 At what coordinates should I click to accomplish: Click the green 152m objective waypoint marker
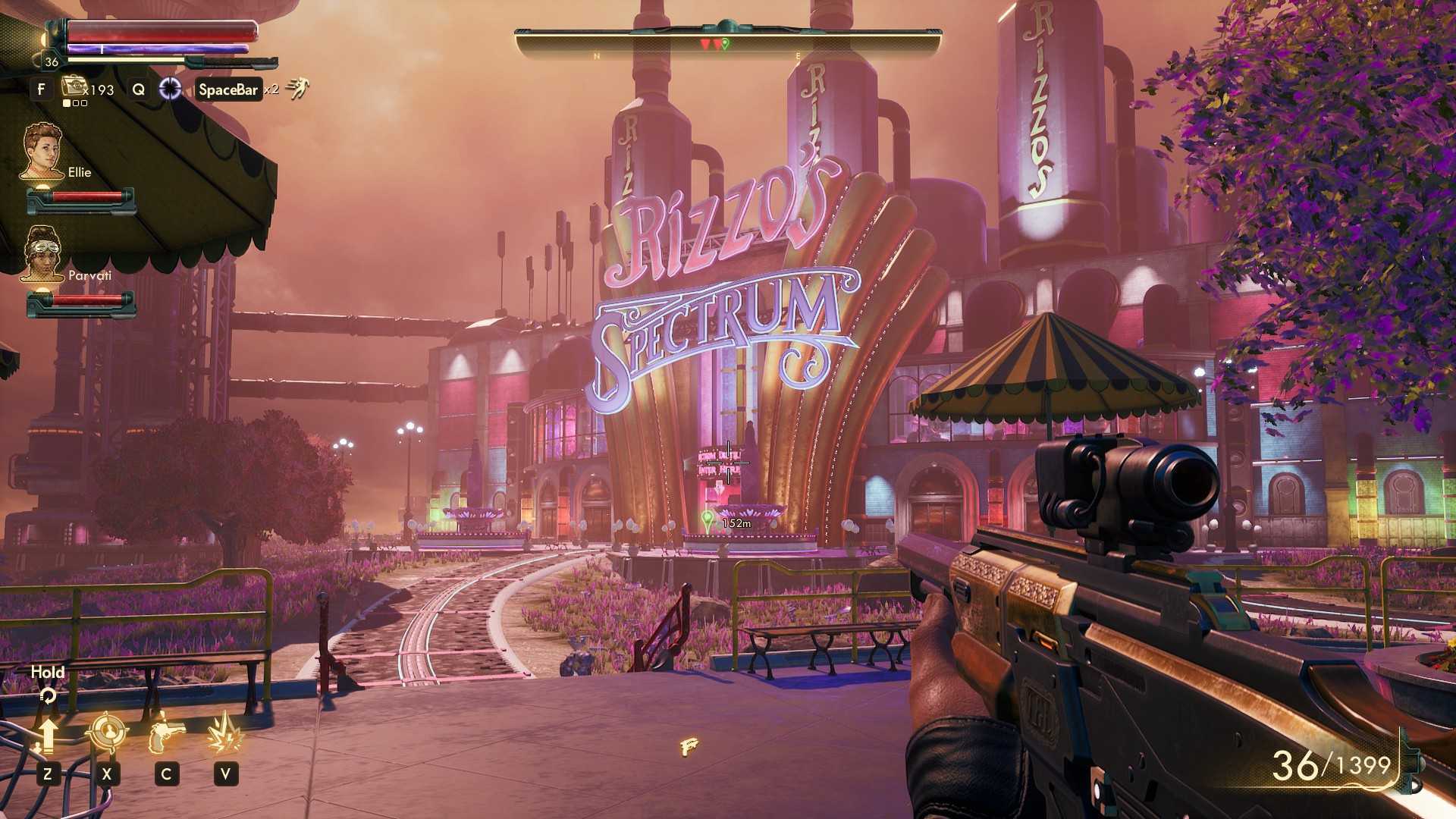tap(708, 520)
